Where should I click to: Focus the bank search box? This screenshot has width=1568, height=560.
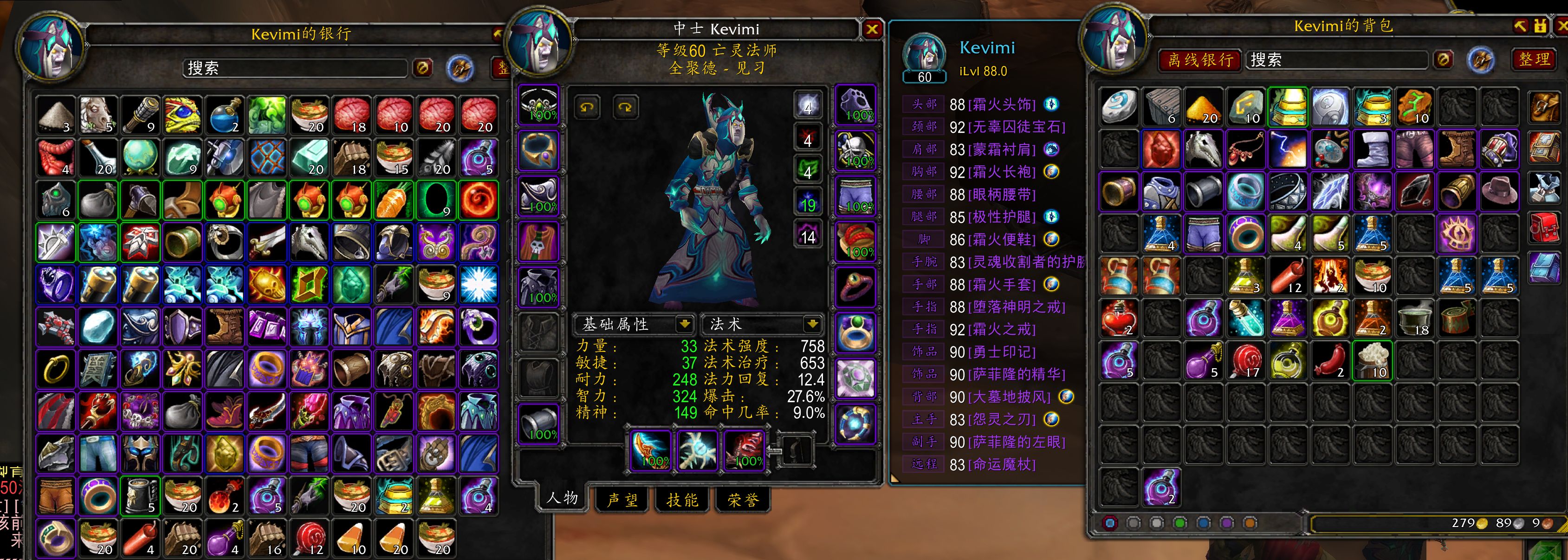pos(295,68)
